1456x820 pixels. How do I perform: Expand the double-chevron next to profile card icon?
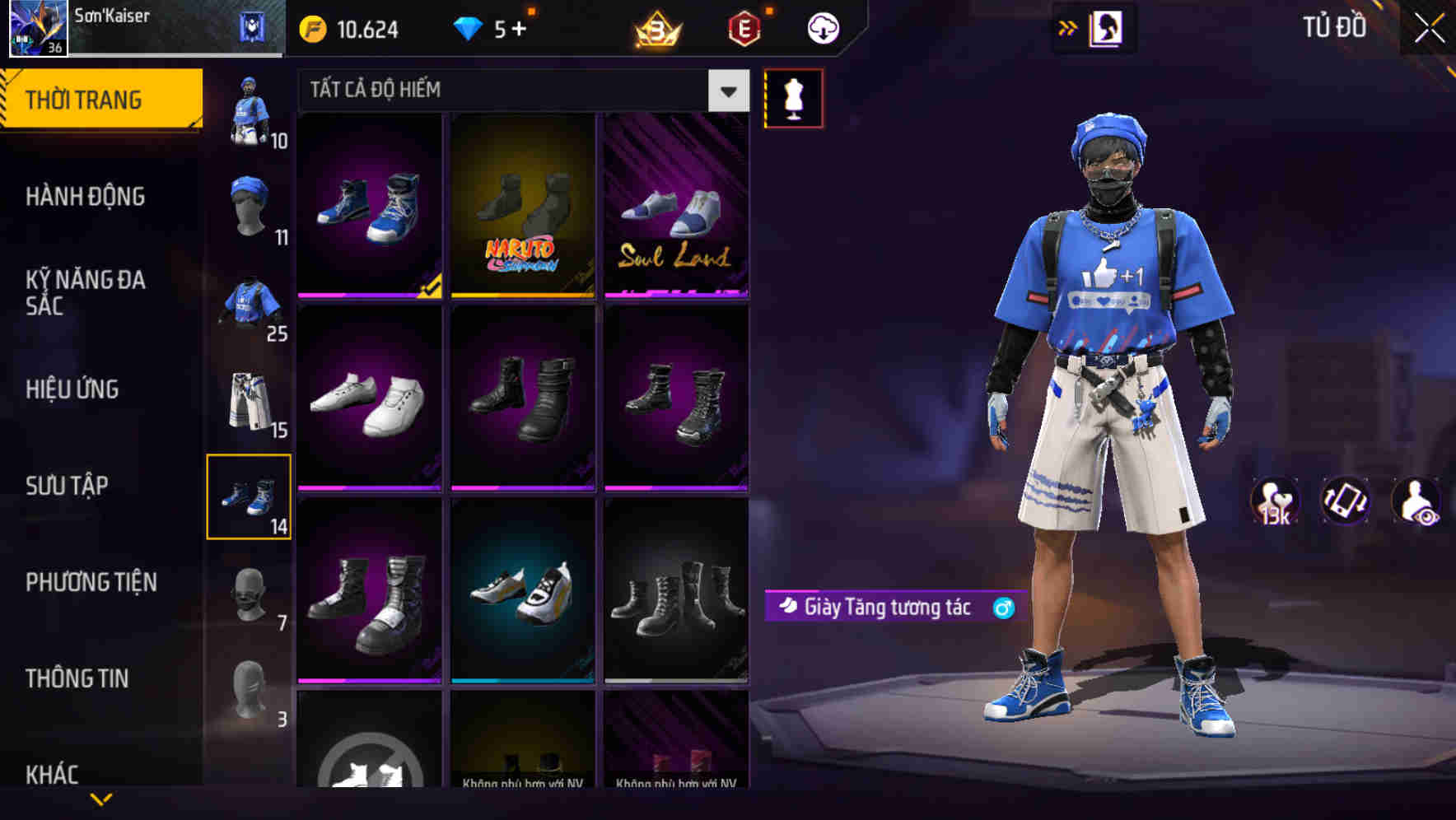[x=1066, y=27]
